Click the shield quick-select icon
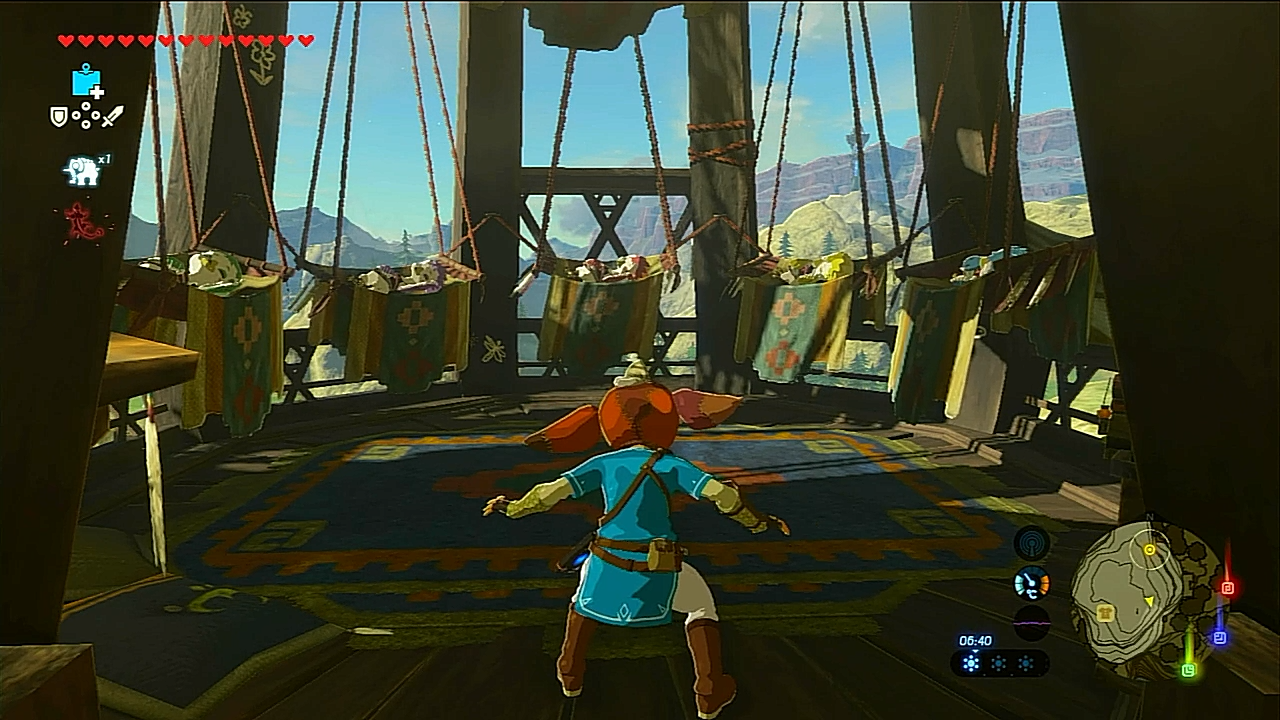 coord(59,117)
